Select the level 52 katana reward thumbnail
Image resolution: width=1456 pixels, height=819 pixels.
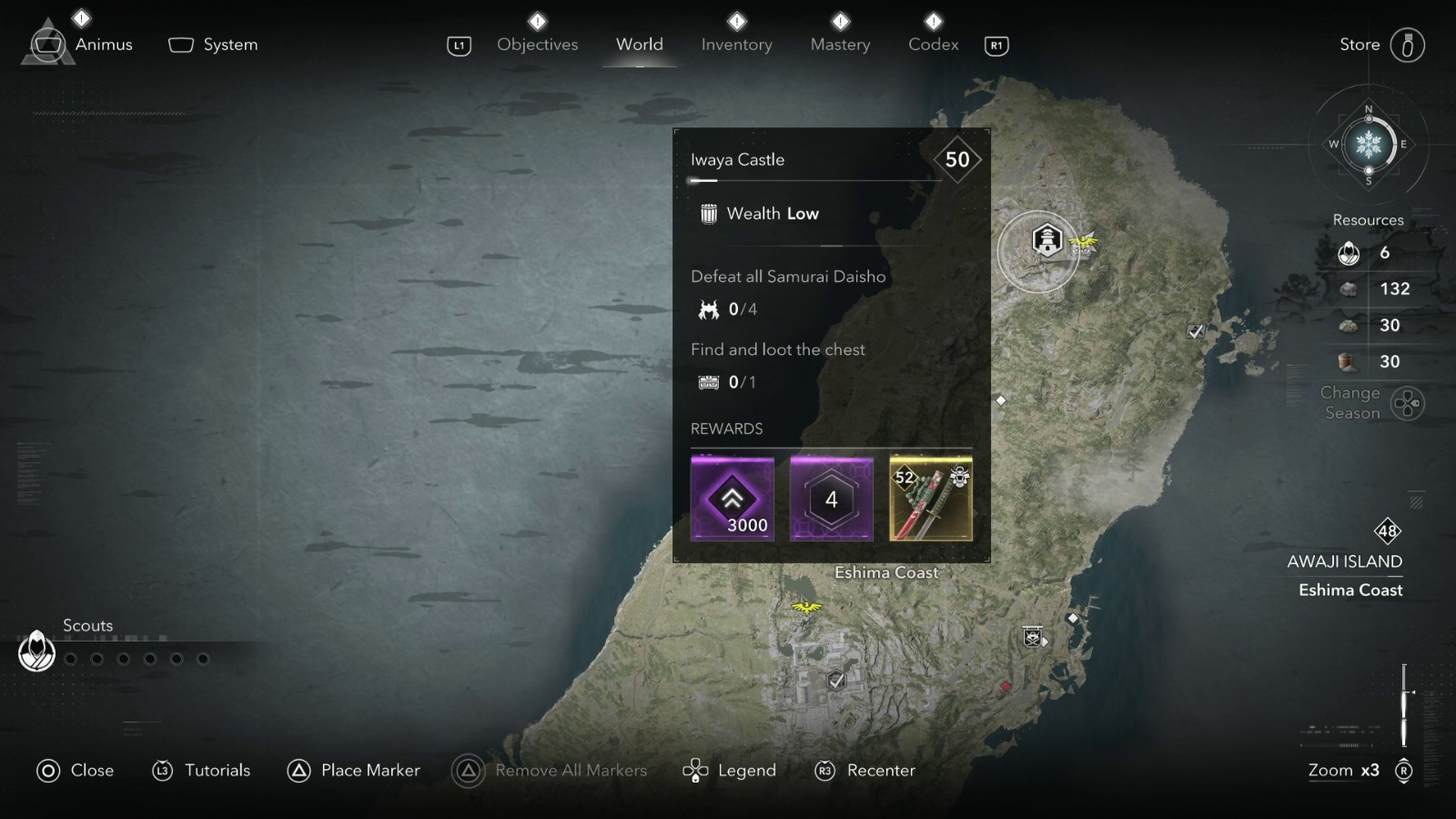pyautogui.click(x=930, y=497)
